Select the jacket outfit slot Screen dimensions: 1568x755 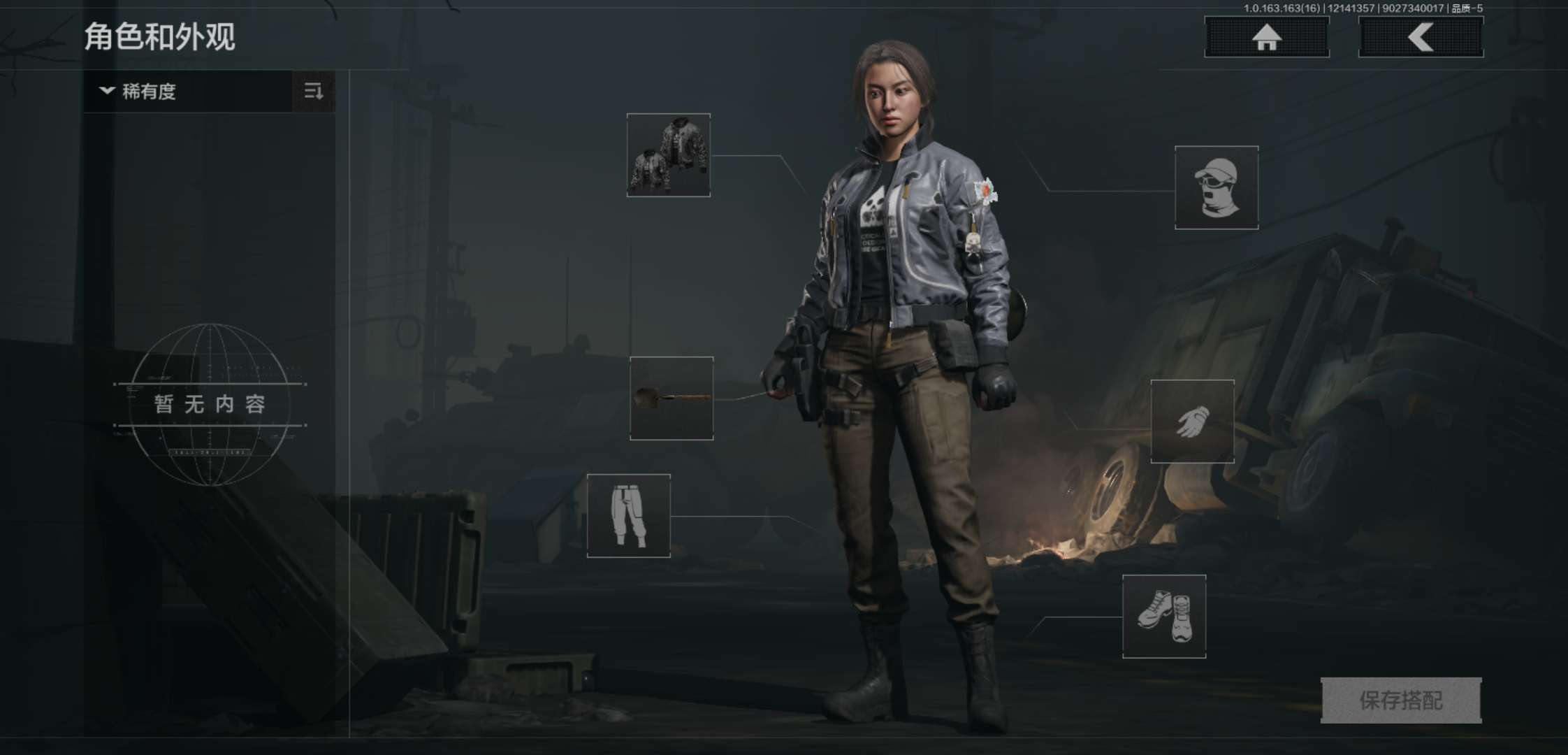point(669,155)
